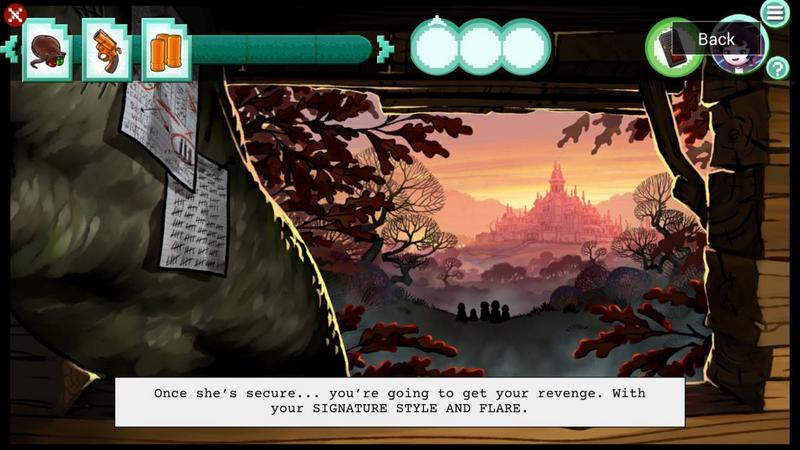Open the question mark help button
Screen dimensions: 800x450
click(x=777, y=68)
